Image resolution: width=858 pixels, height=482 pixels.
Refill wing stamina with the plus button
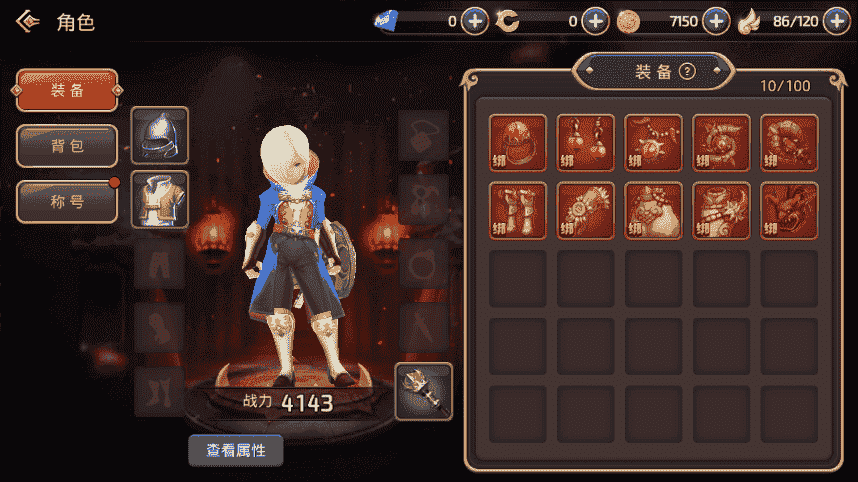coord(836,20)
